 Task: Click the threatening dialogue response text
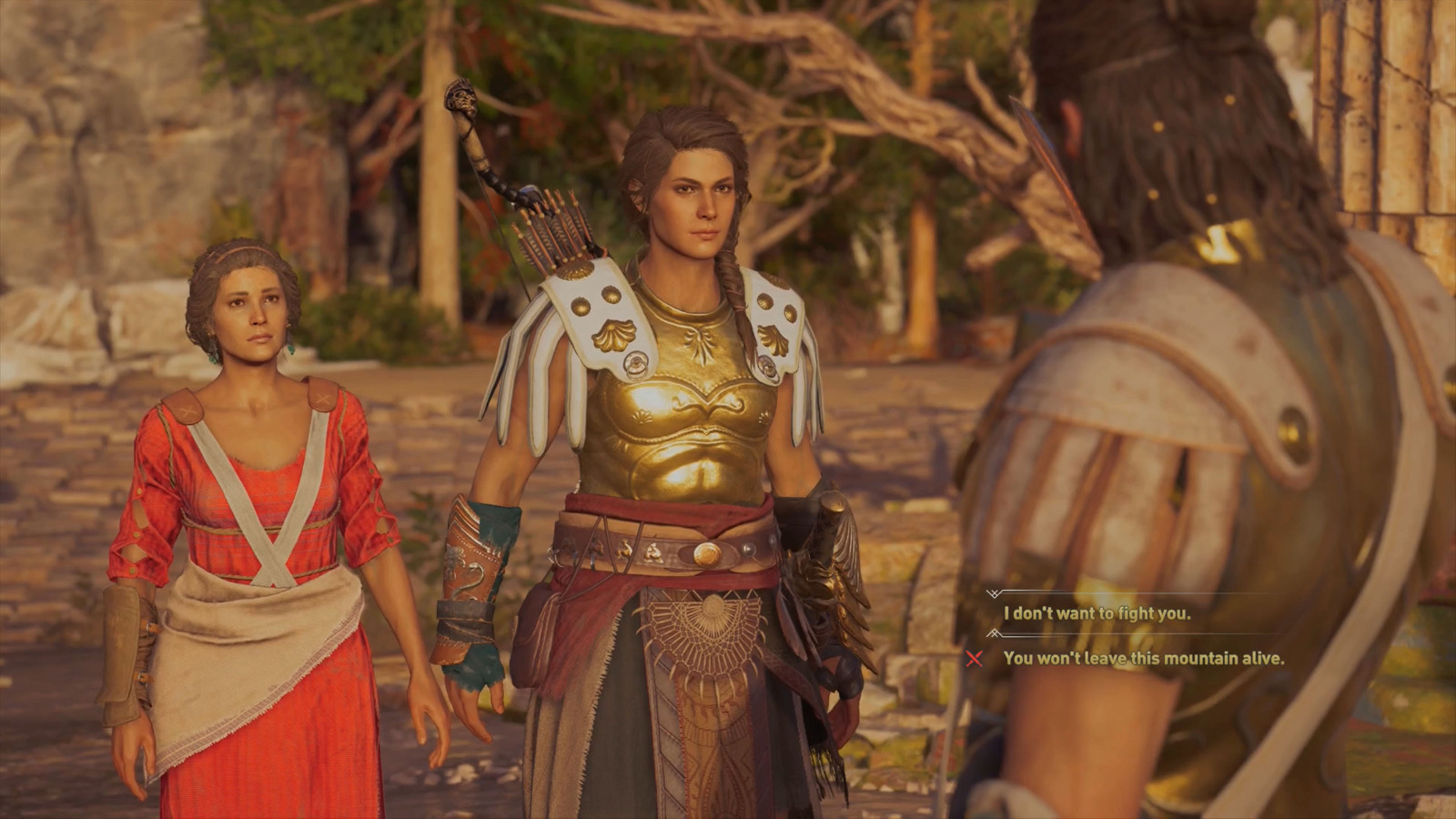point(1143,658)
